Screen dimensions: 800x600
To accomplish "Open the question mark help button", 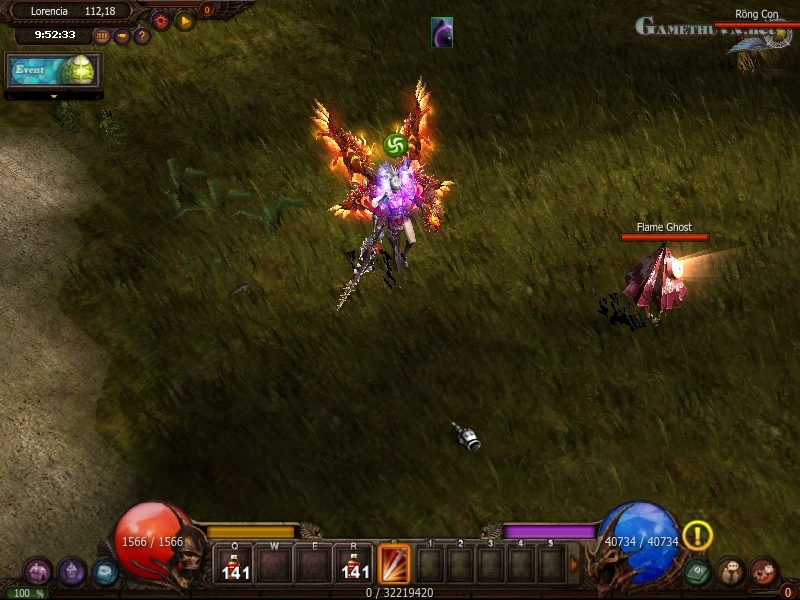I will click(142, 36).
